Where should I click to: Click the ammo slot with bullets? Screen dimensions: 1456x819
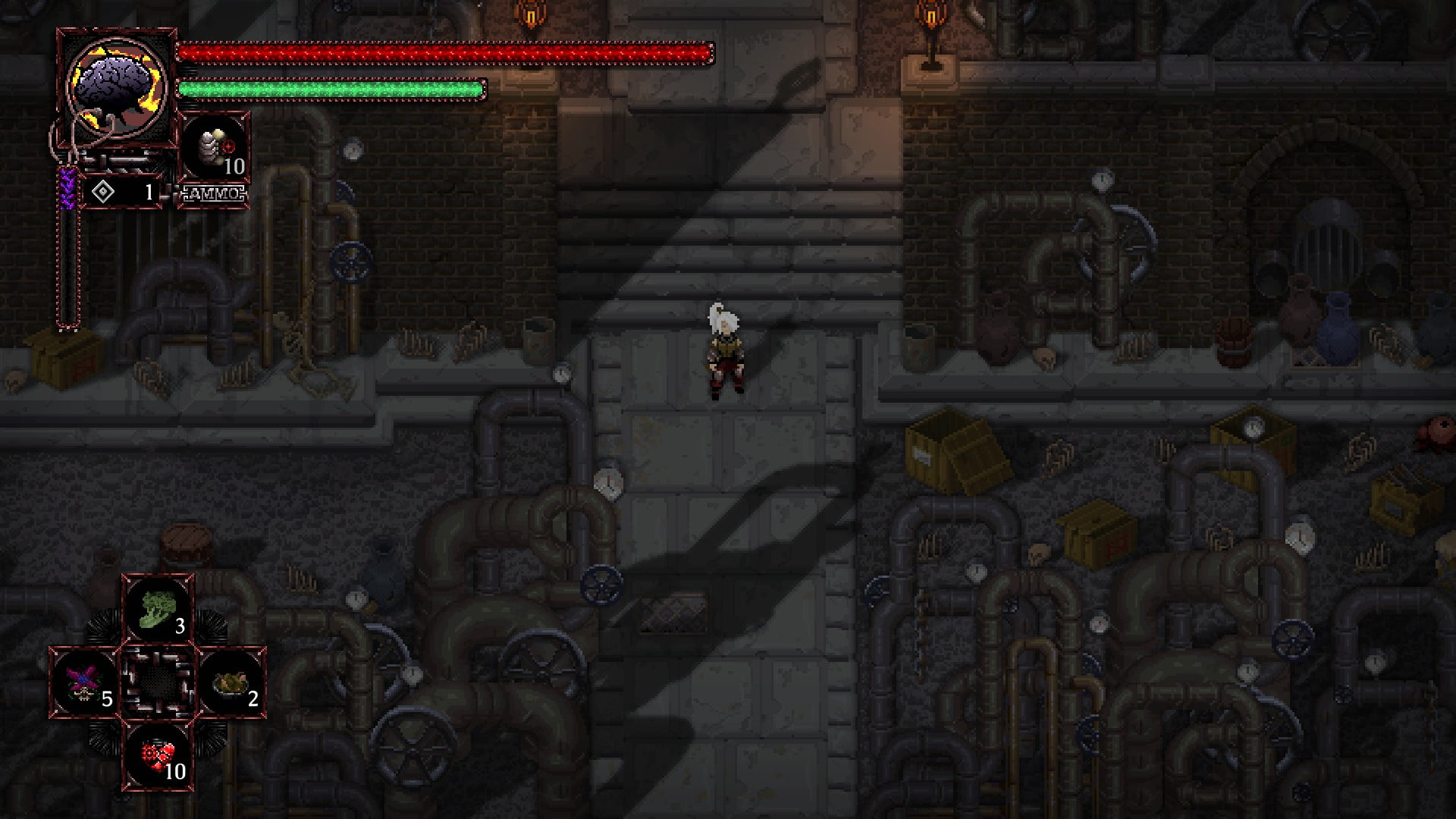click(x=215, y=150)
